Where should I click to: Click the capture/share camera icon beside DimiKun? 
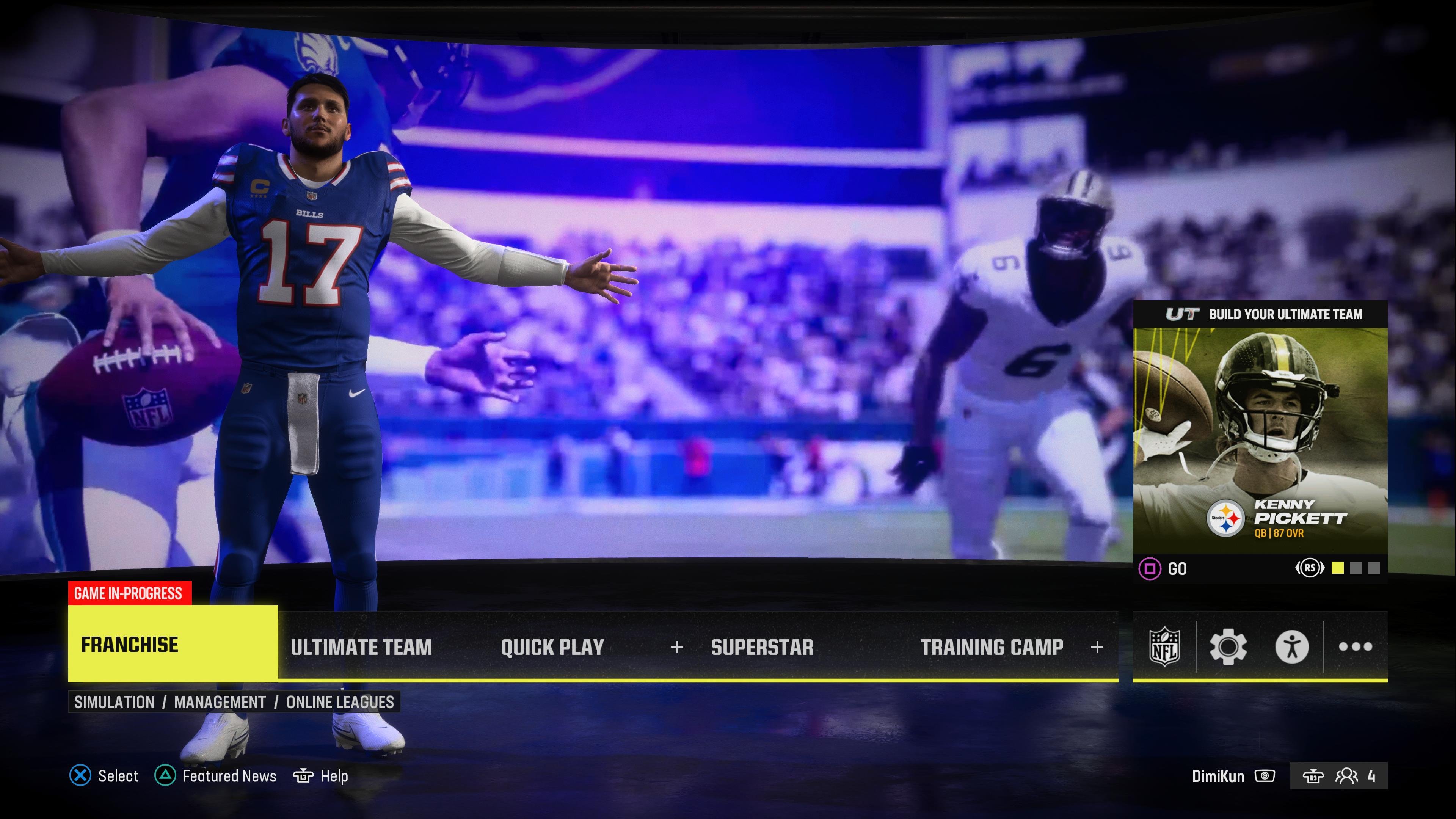pos(1266,776)
